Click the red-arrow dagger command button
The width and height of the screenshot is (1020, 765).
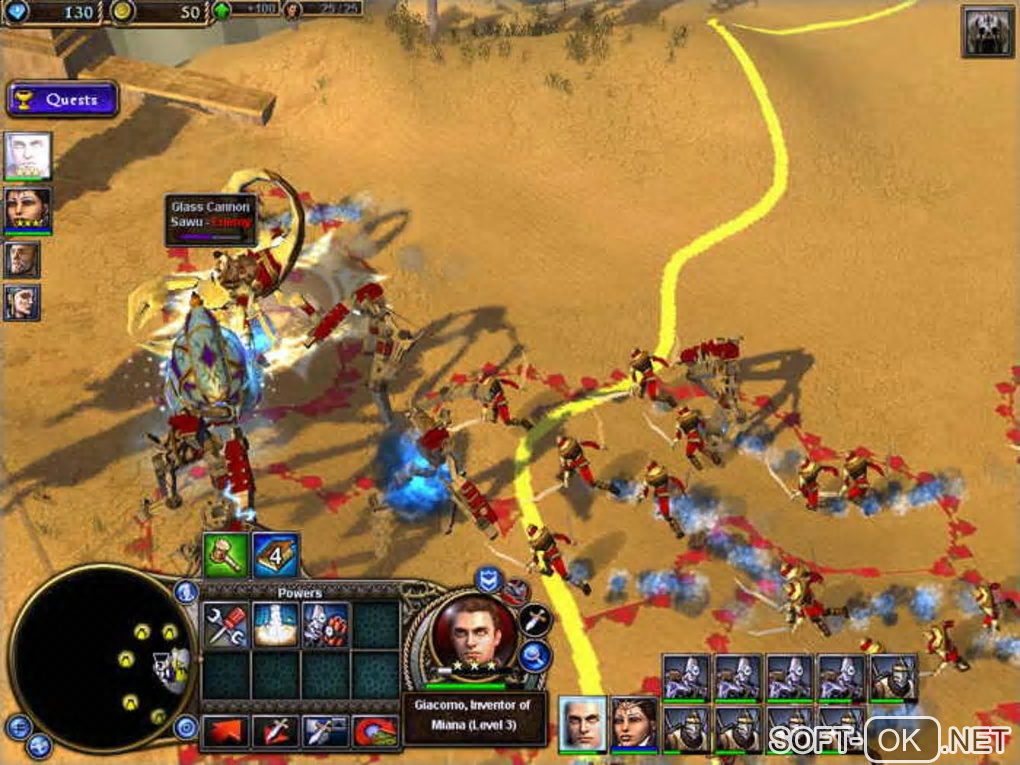pyautogui.click(x=275, y=733)
